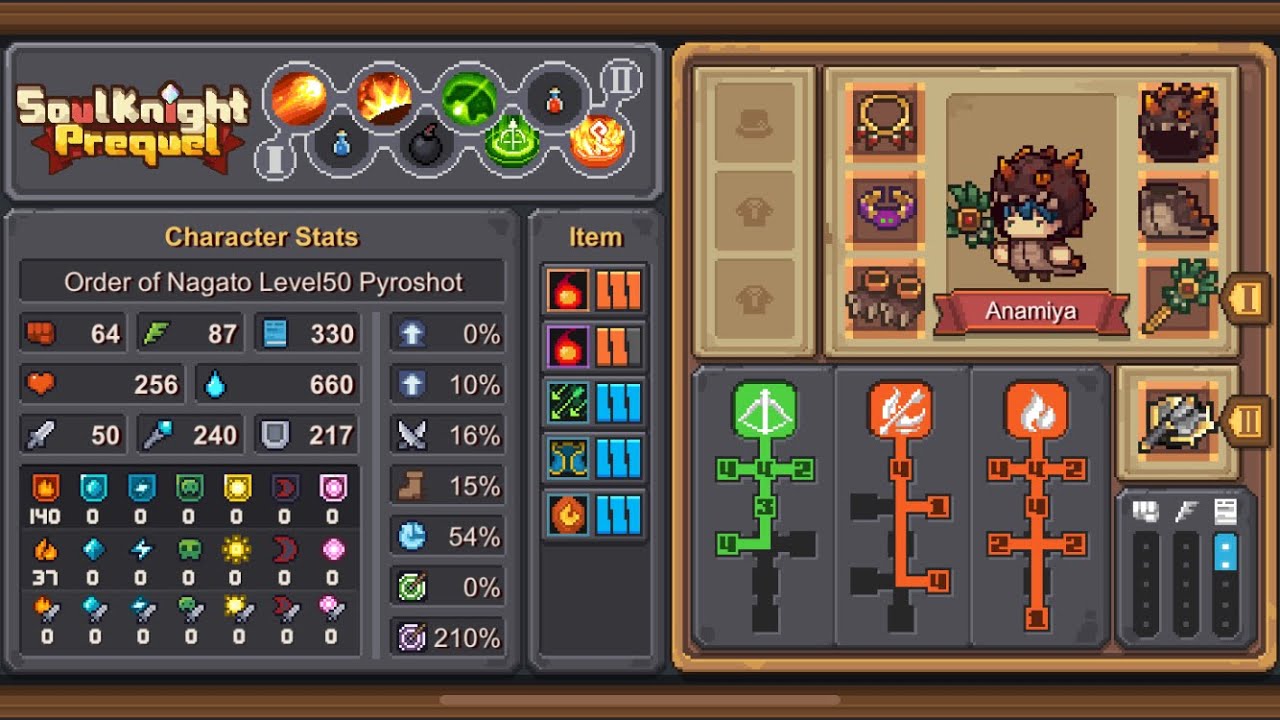The image size is (1280, 720).
Task: Open the green bow skill tree
Action: click(765, 408)
